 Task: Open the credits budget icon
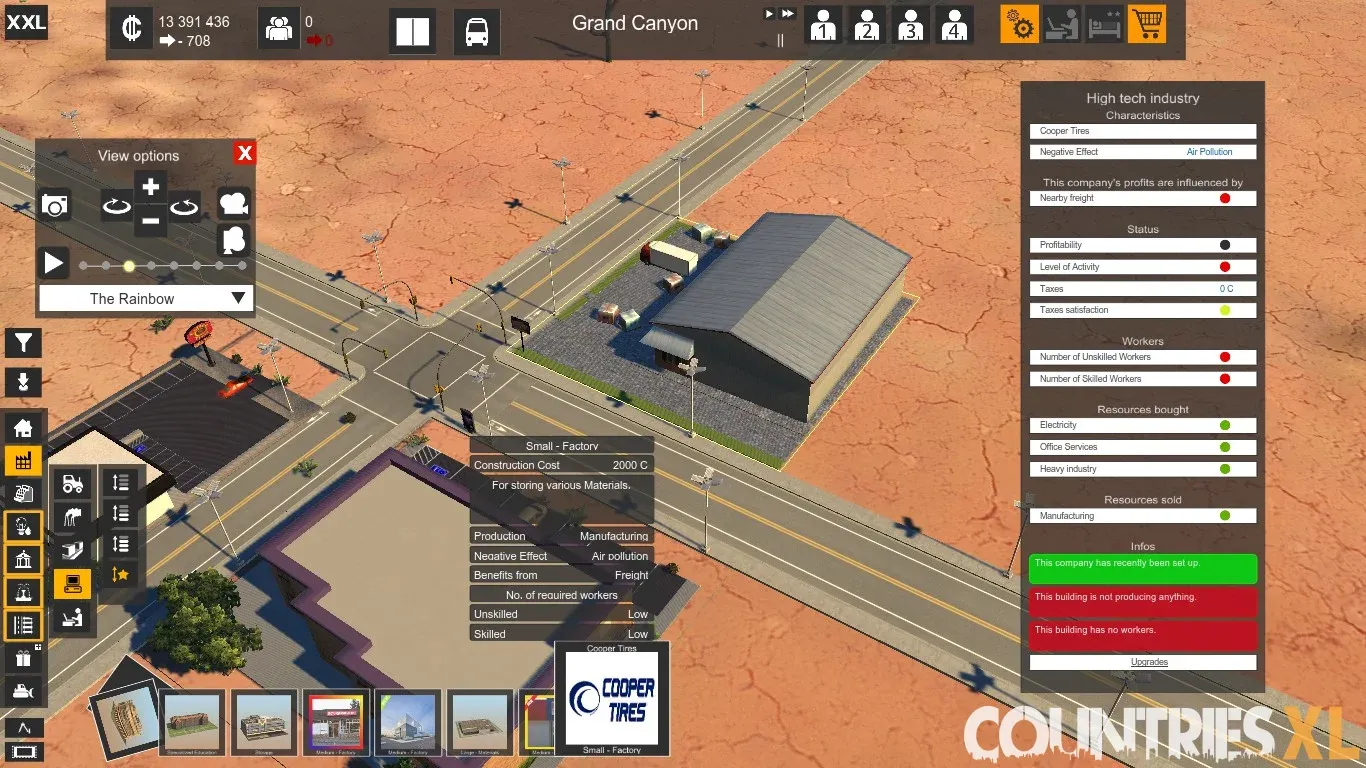130,29
